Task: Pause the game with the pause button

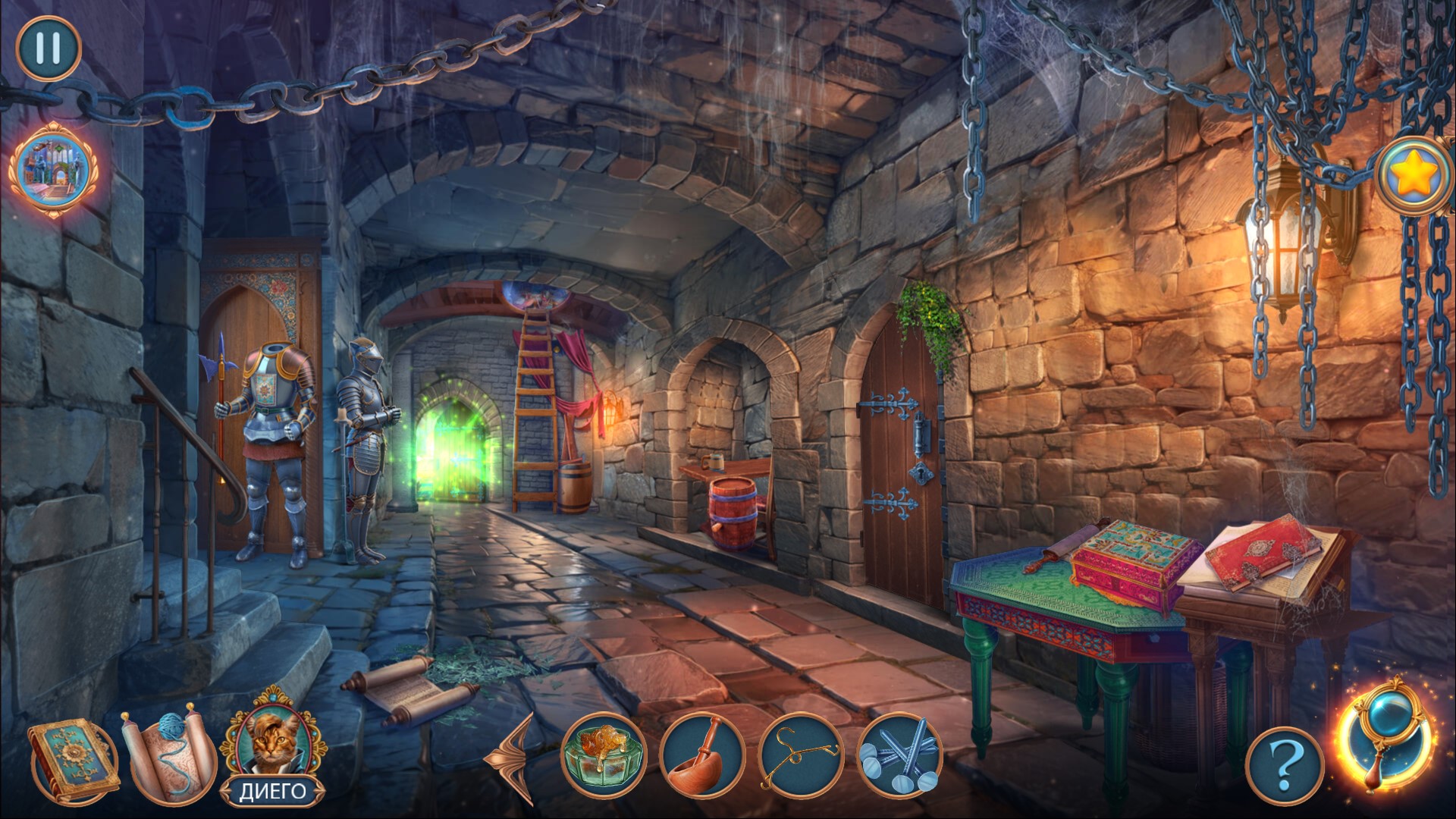Action: [48, 47]
